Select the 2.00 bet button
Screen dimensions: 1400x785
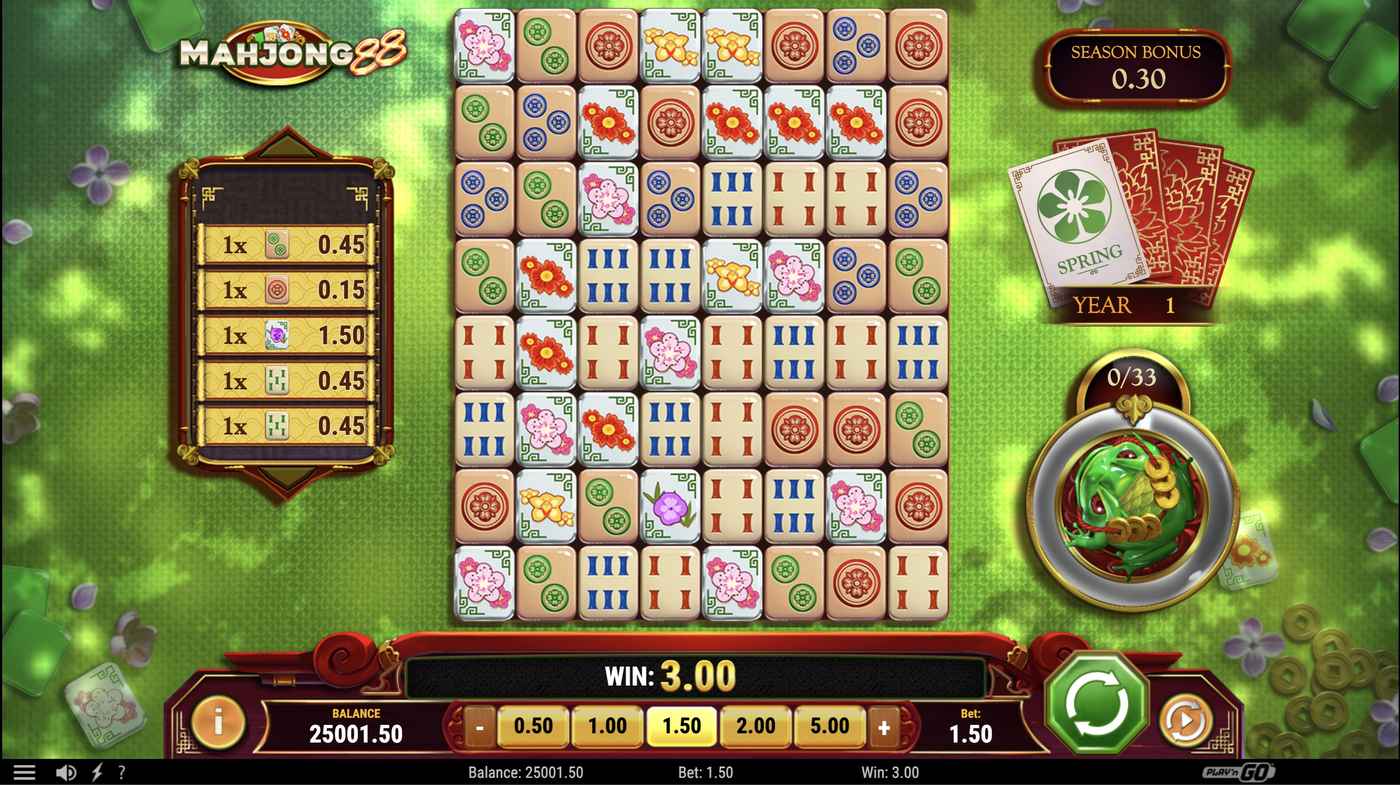pyautogui.click(x=755, y=725)
